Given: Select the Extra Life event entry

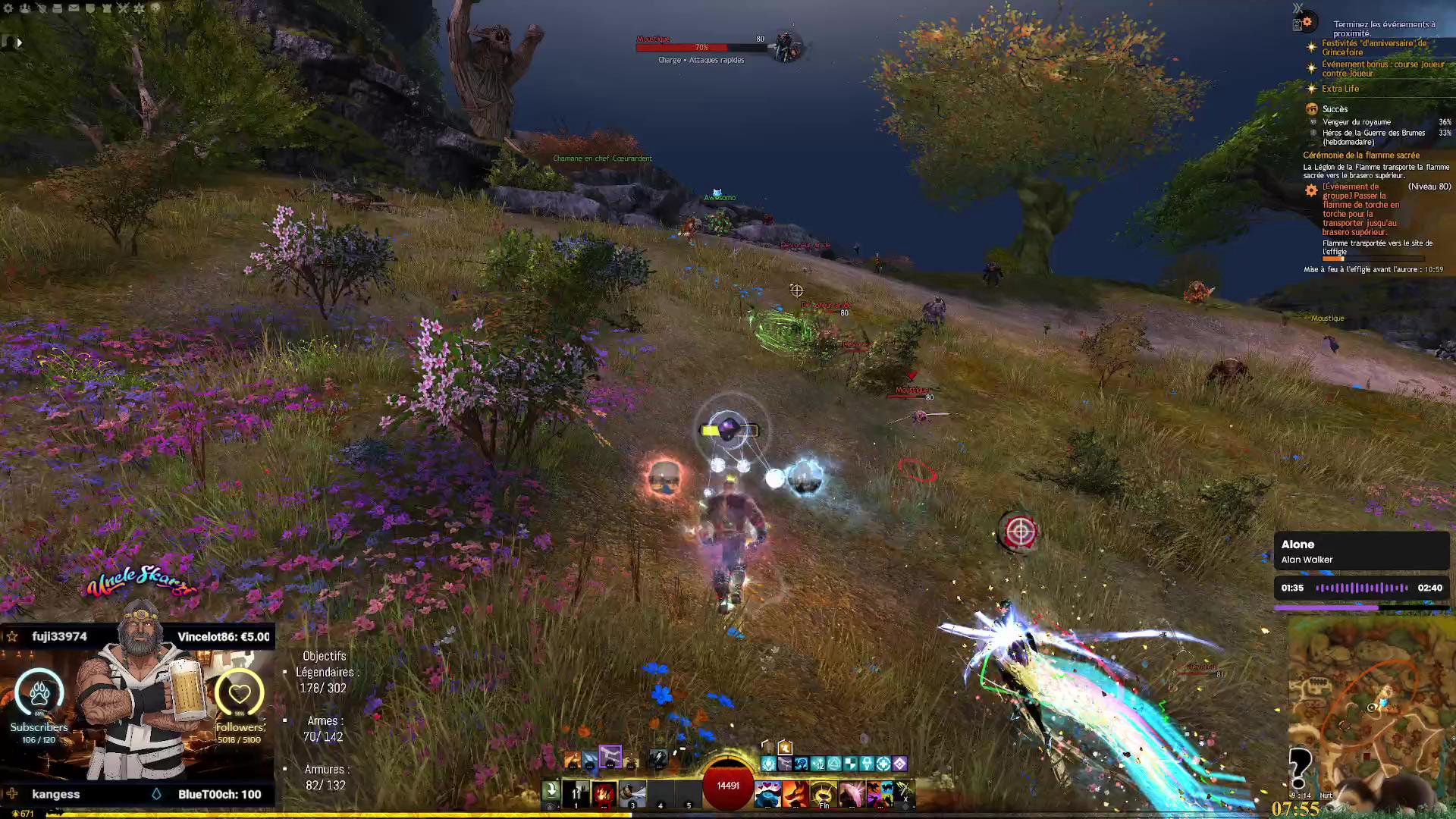Looking at the screenshot, I should coord(1340,89).
